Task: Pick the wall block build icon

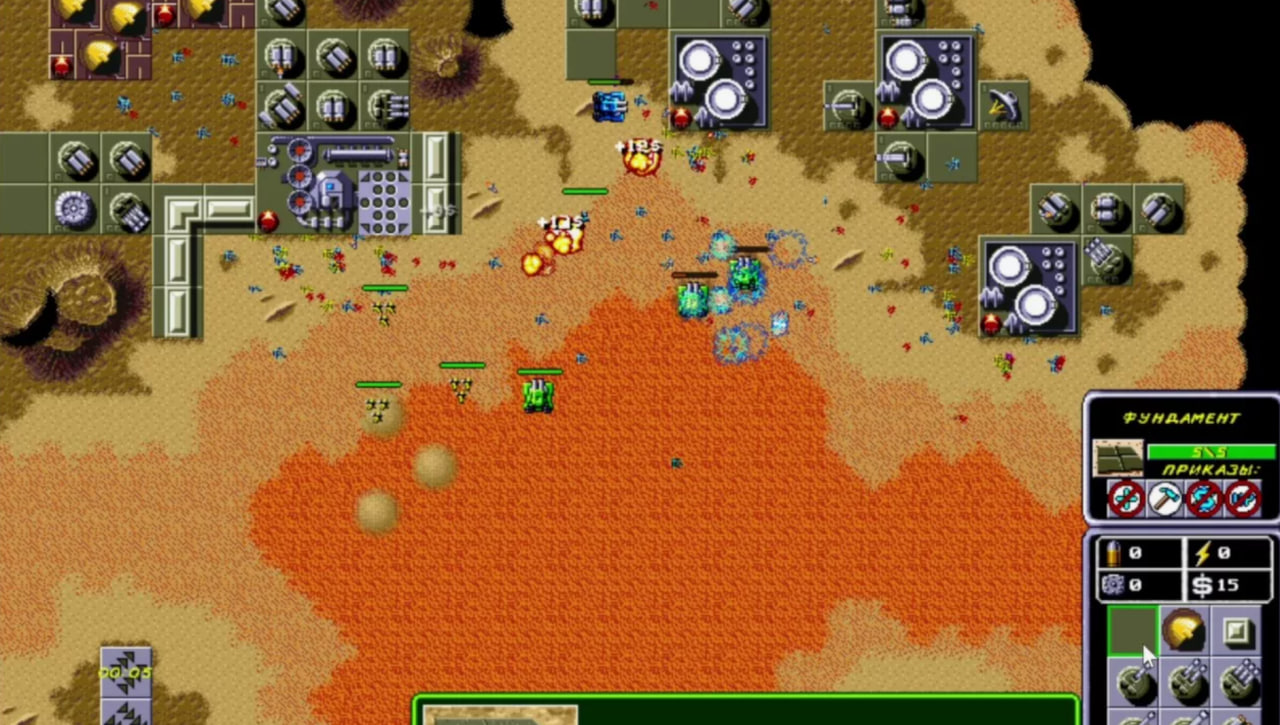Action: tap(1236, 631)
